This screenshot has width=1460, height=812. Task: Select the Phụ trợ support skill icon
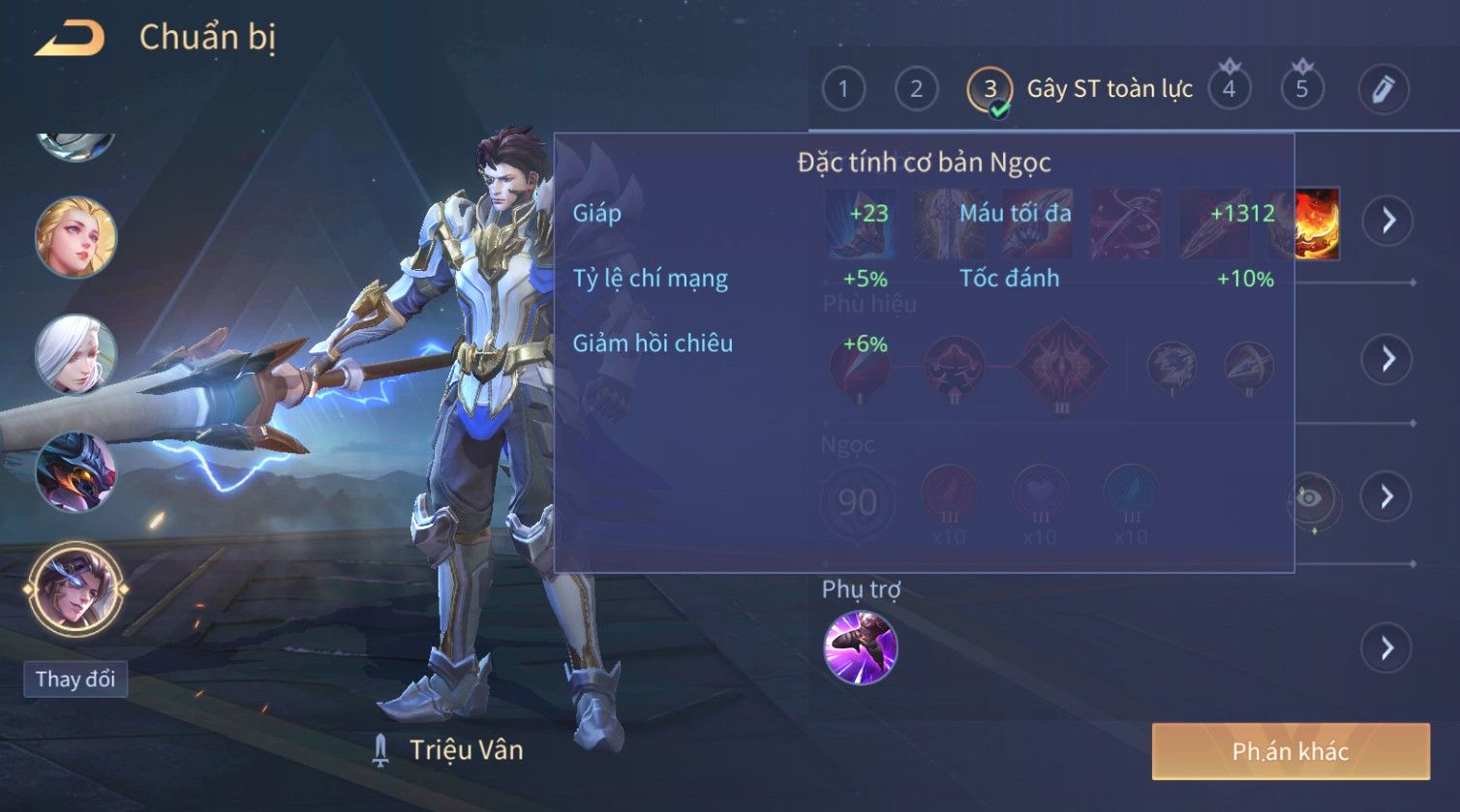click(x=860, y=647)
